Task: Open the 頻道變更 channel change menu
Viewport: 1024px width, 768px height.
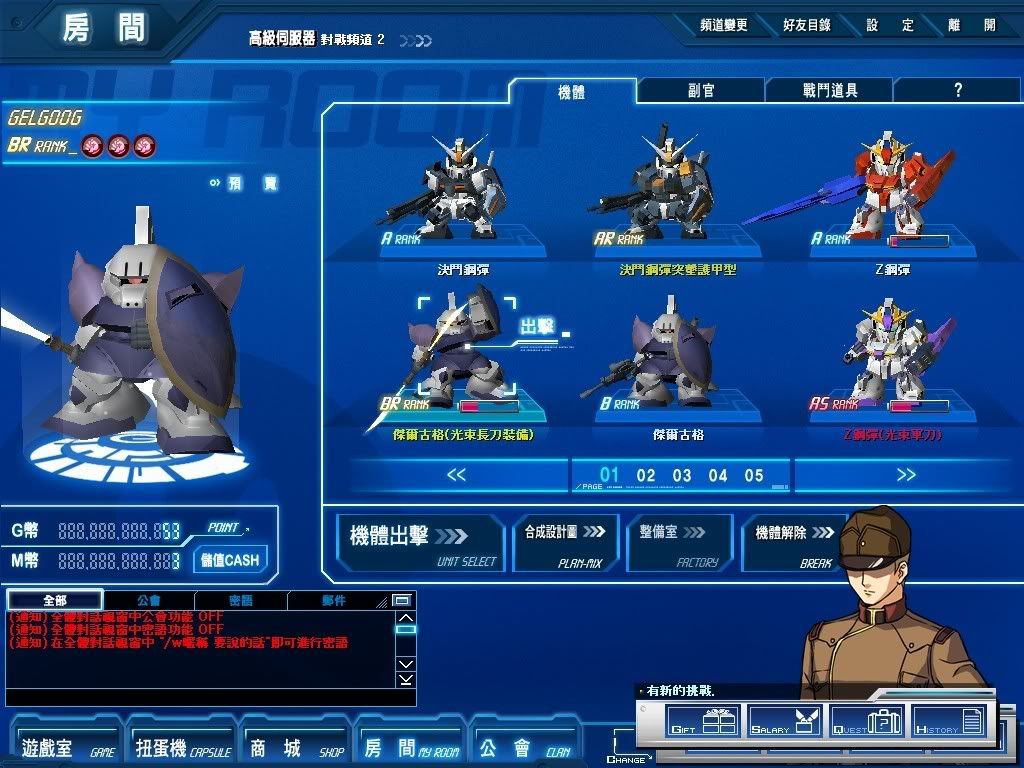Action: [723, 25]
